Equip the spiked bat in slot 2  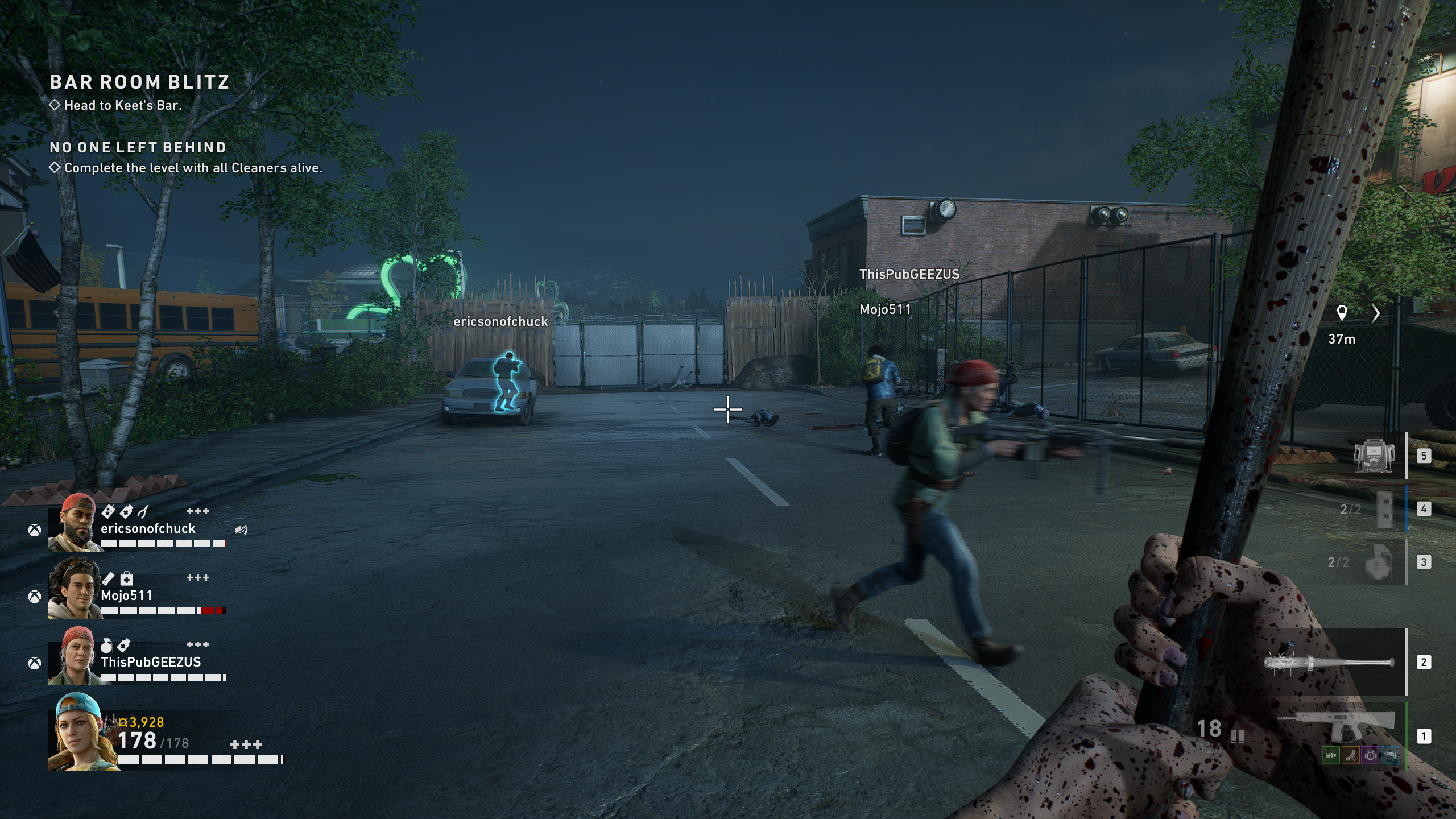coord(1329,663)
